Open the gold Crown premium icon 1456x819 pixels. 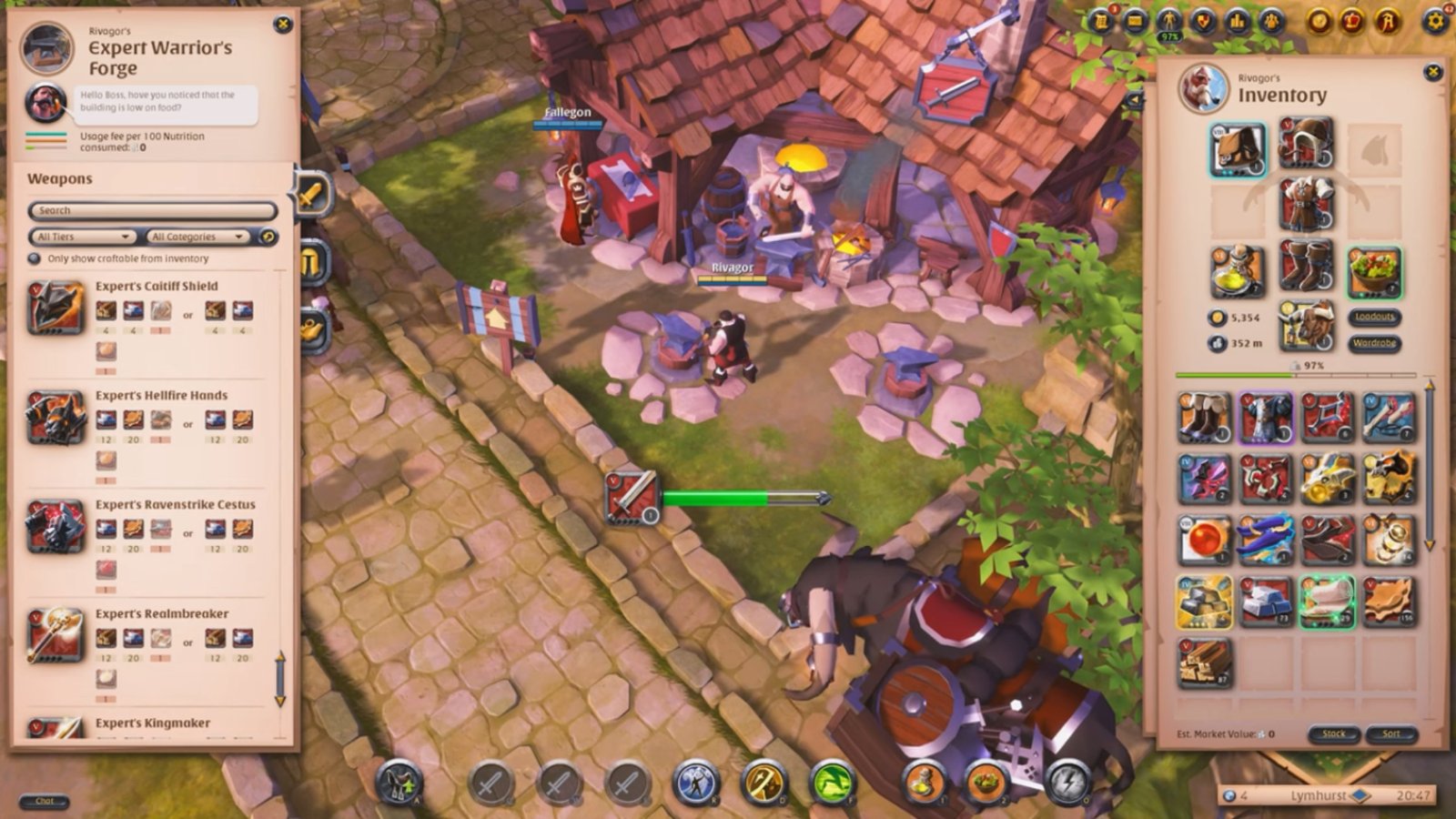pyautogui.click(x=1351, y=23)
